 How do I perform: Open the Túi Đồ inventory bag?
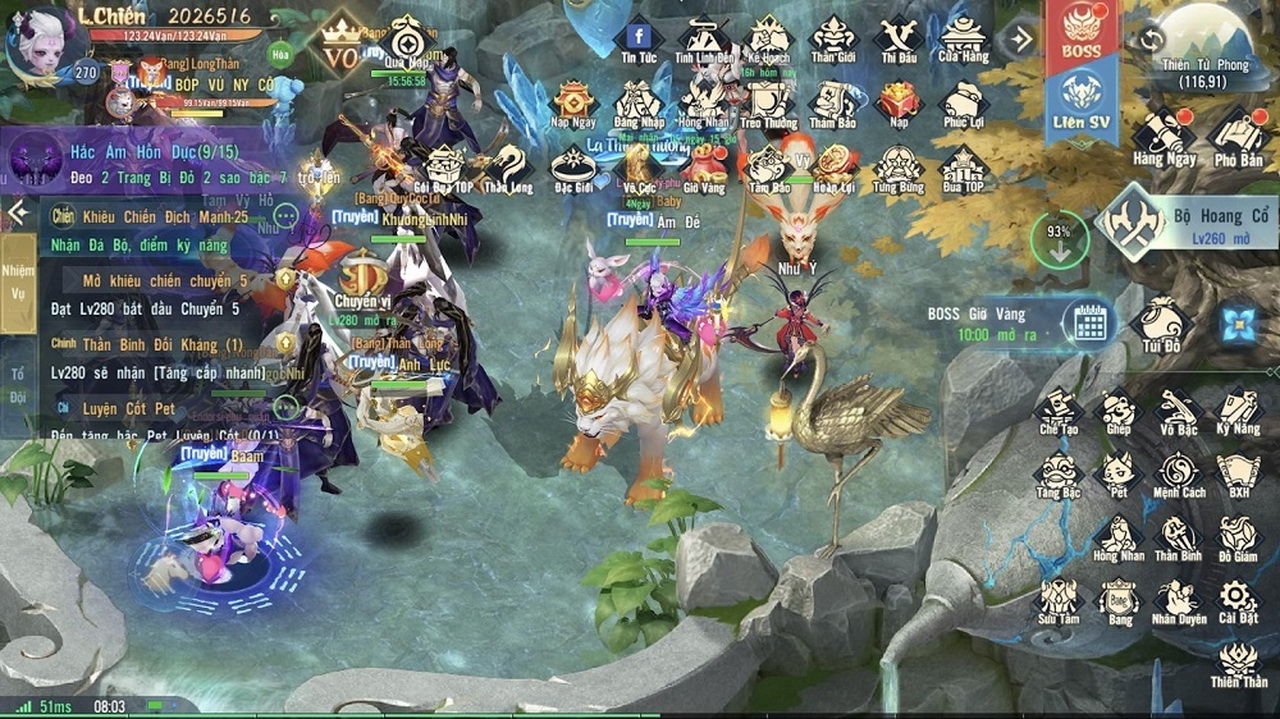[x=1161, y=323]
